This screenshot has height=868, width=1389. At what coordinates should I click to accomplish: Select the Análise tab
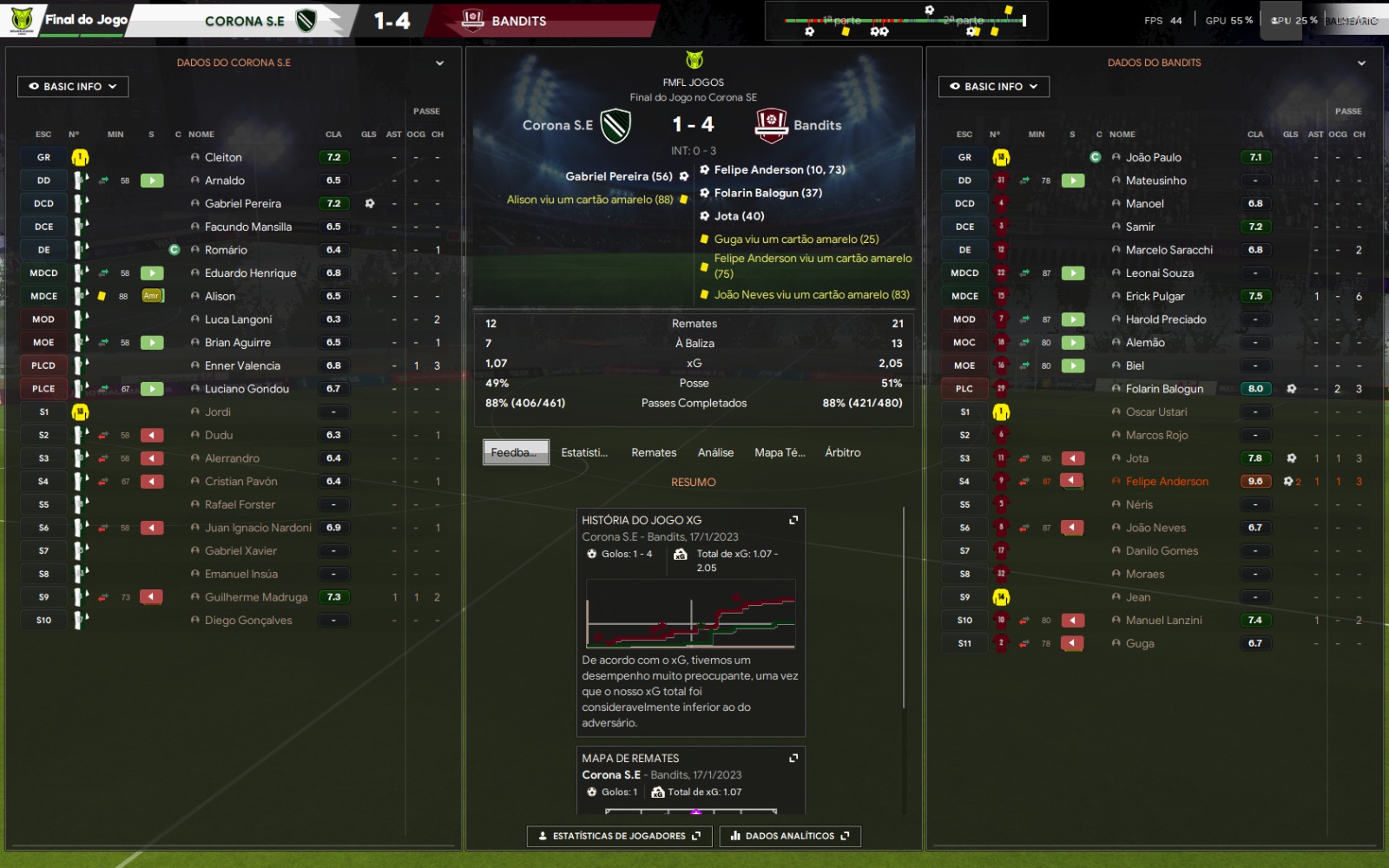[715, 452]
